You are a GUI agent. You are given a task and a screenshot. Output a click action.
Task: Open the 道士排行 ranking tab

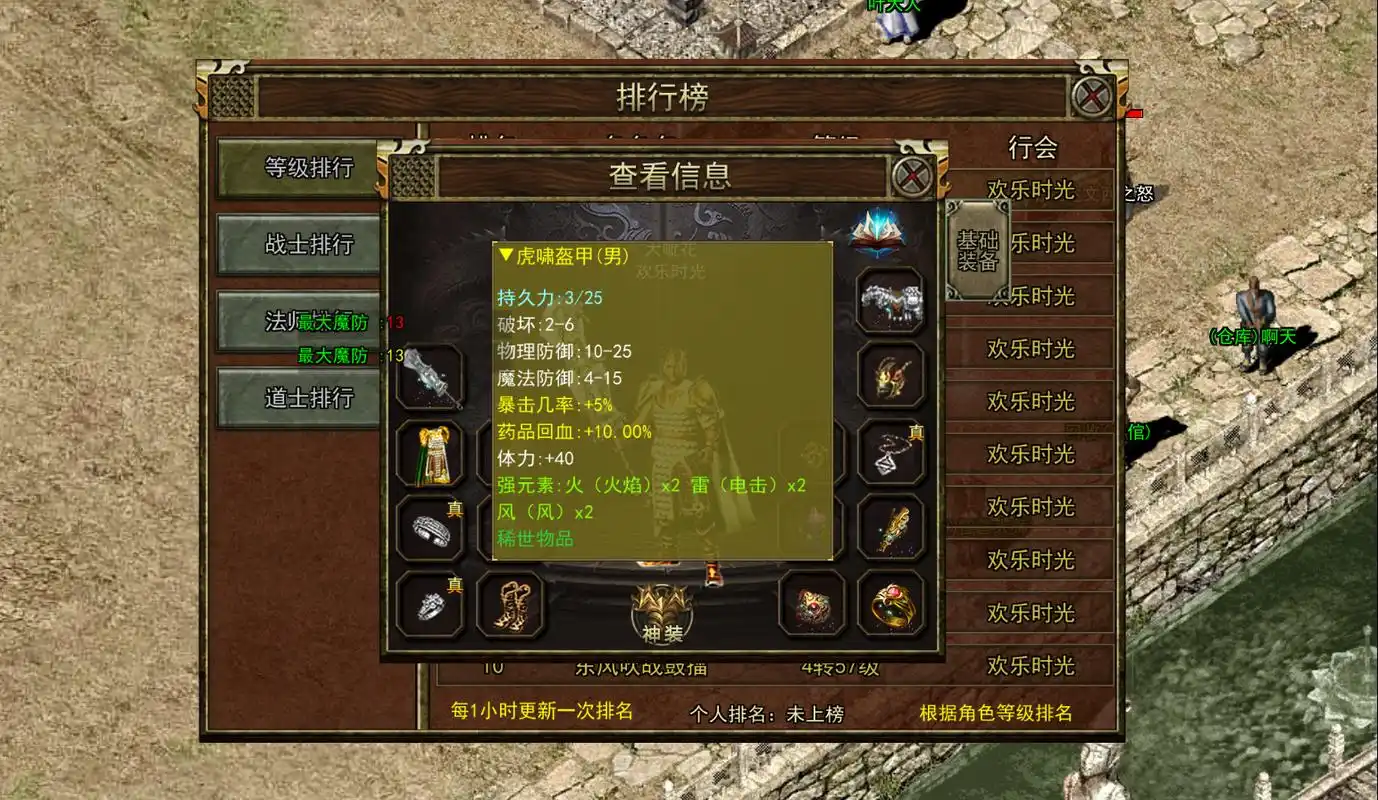click(x=297, y=397)
